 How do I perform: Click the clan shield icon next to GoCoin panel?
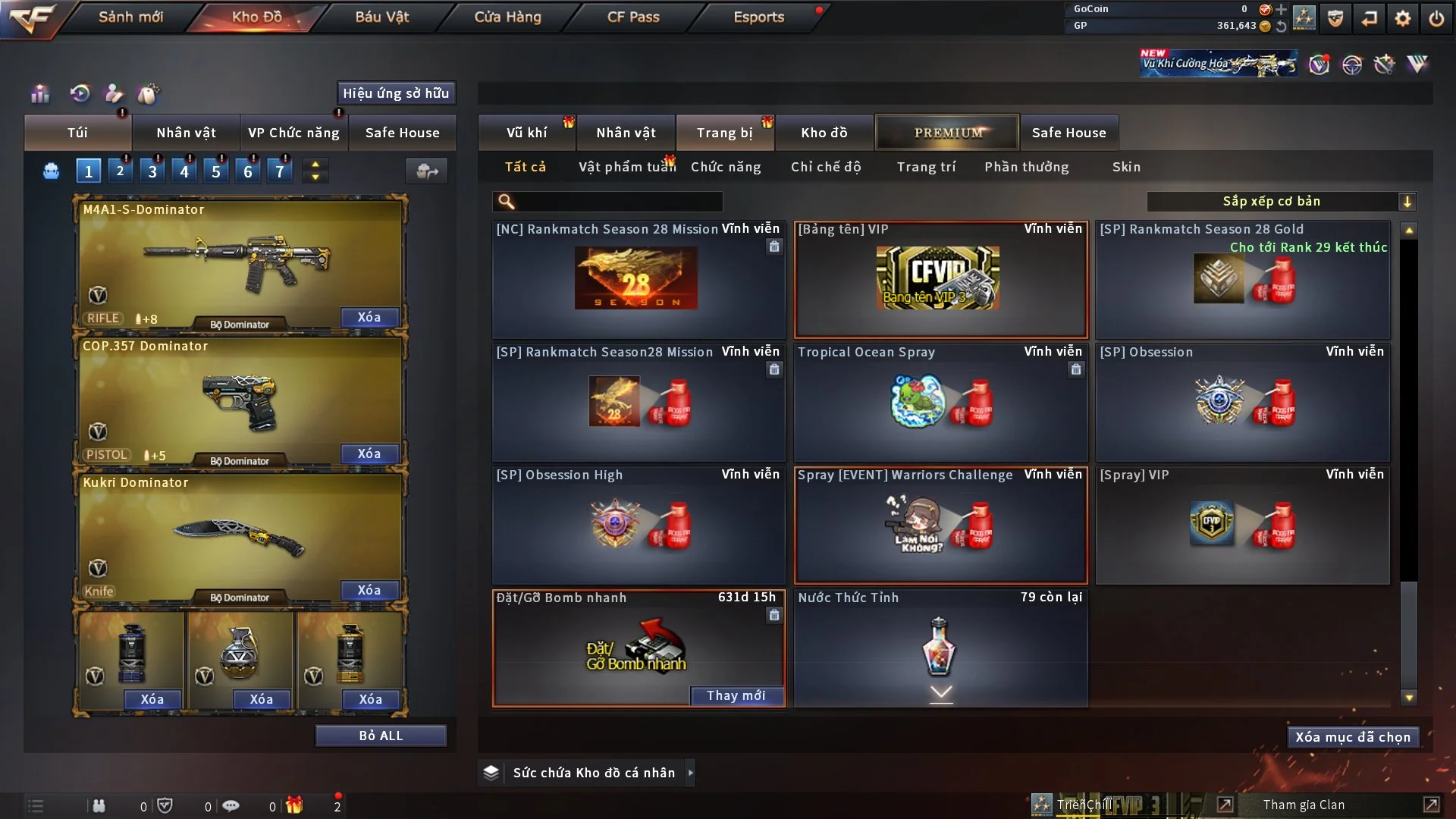1335,17
